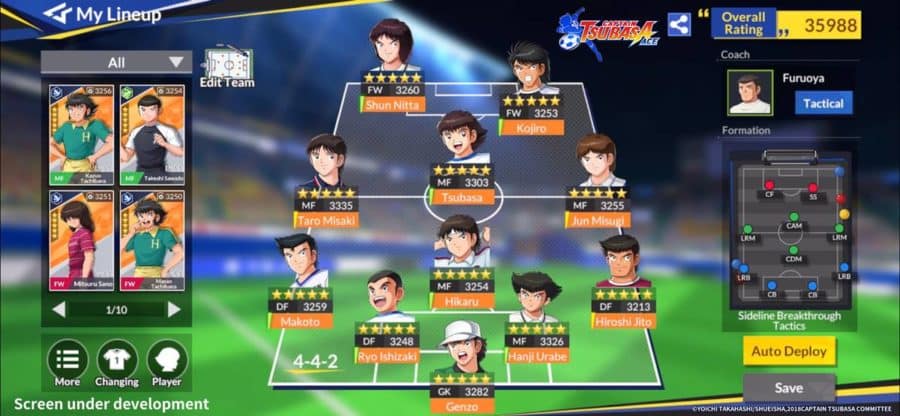Go back from My Lineup screen
The height and width of the screenshot is (416, 900).
(57, 14)
